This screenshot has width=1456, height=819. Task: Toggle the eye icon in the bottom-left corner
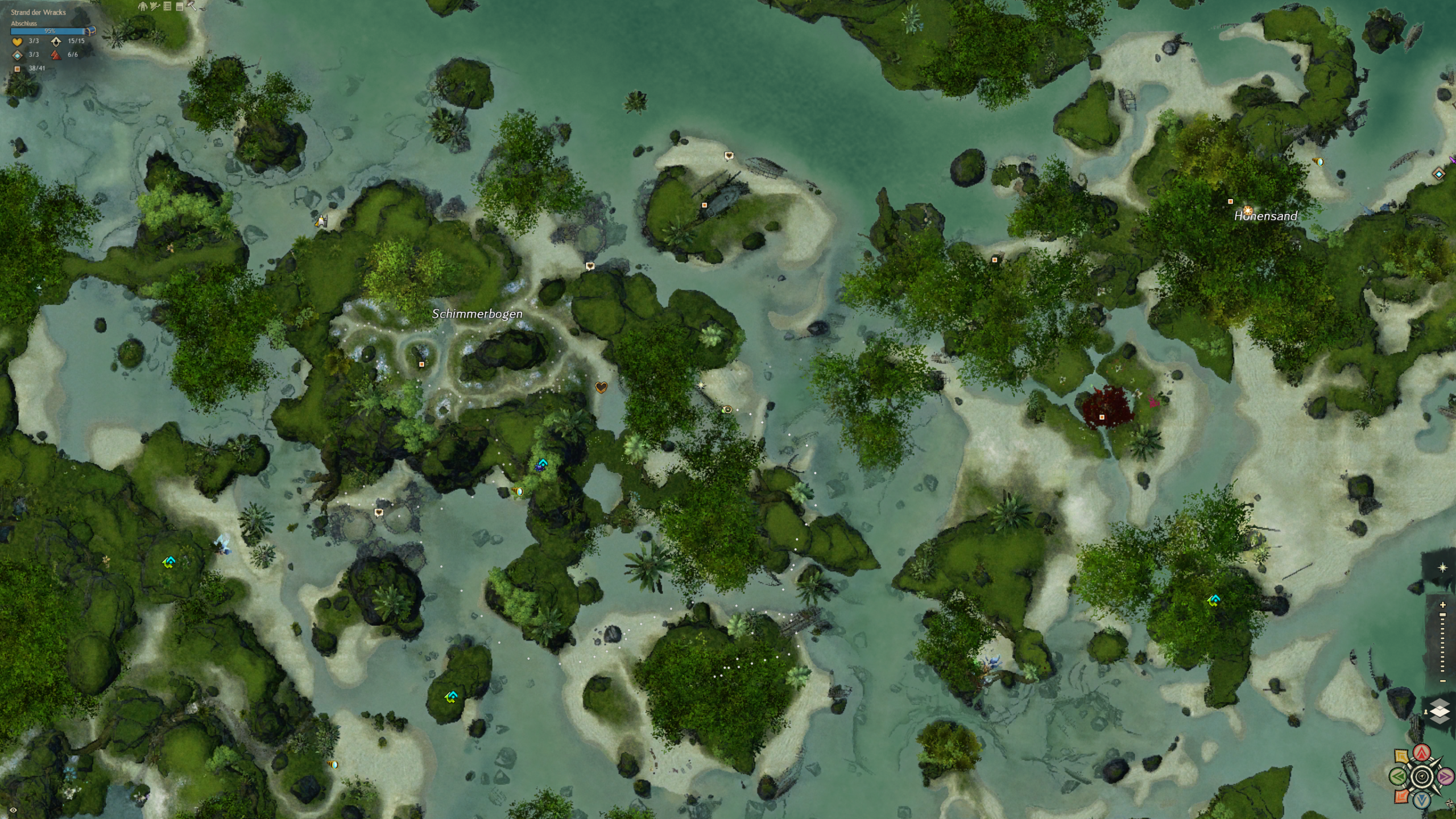pos(13,809)
